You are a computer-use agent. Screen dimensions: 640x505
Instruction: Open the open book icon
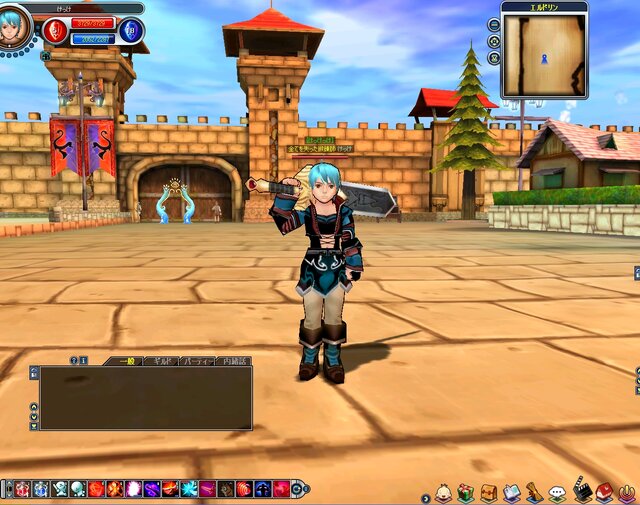click(x=512, y=493)
